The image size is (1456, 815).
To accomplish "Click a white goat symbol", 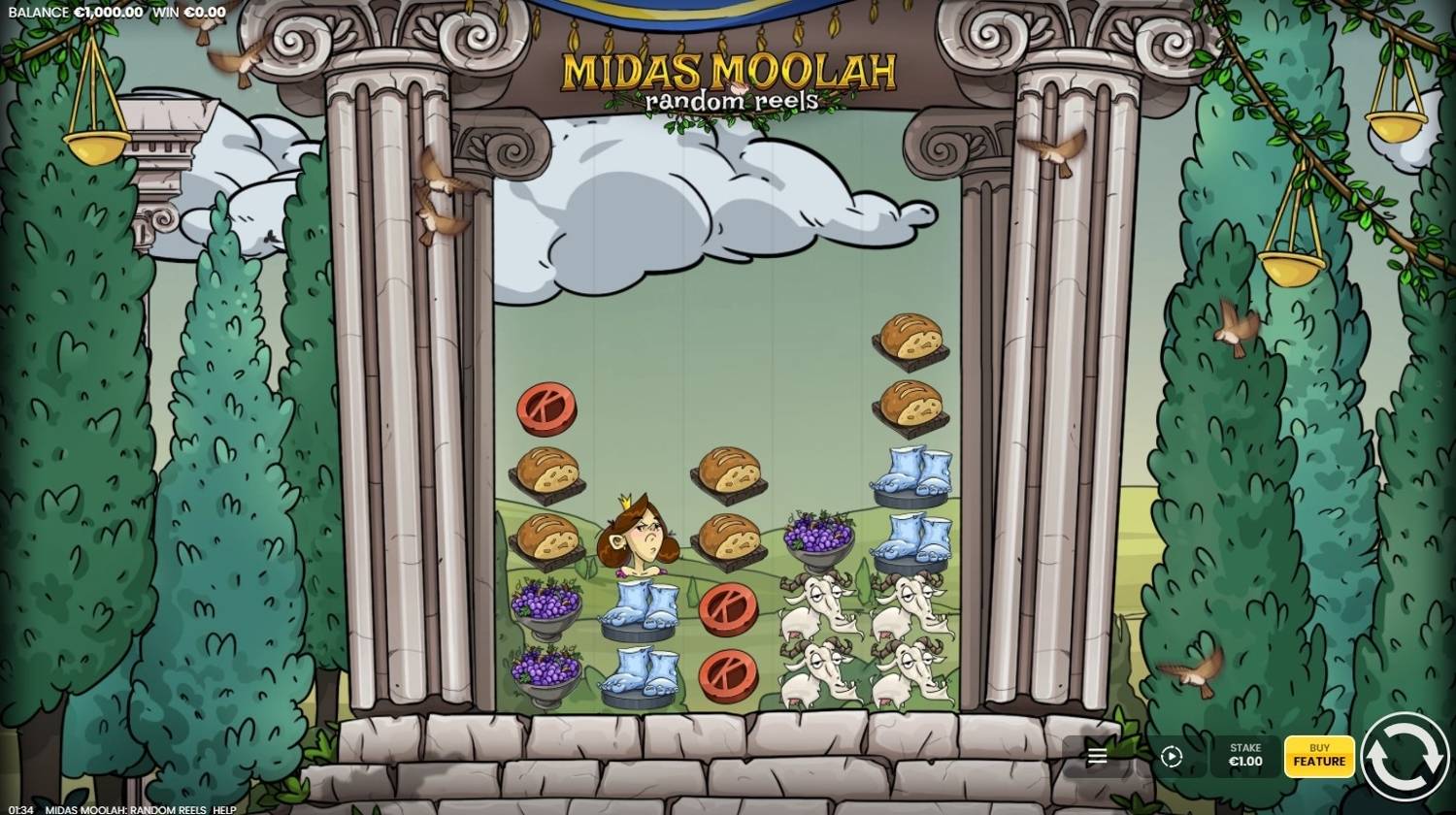I will [x=820, y=606].
